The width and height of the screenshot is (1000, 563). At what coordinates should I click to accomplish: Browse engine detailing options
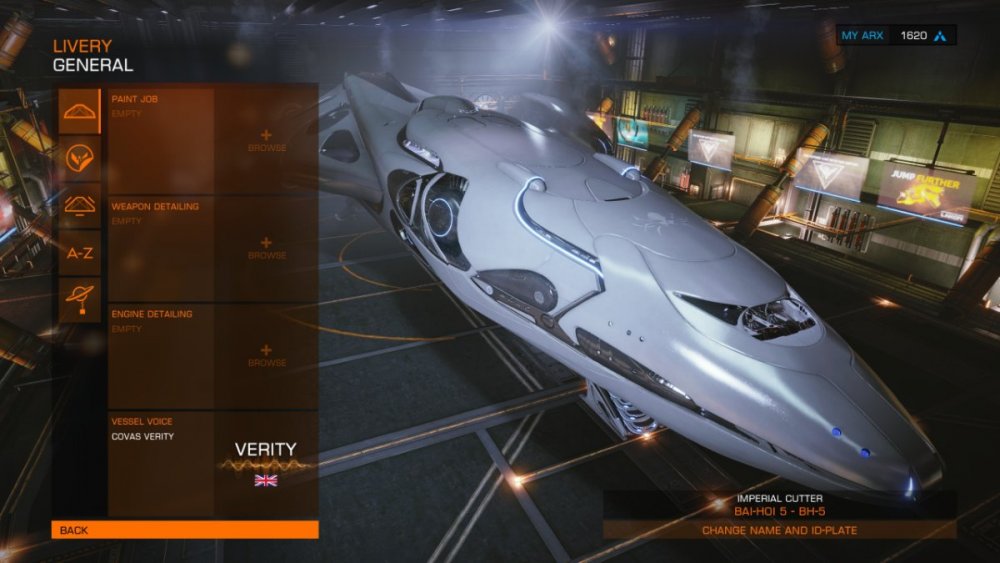click(266, 355)
